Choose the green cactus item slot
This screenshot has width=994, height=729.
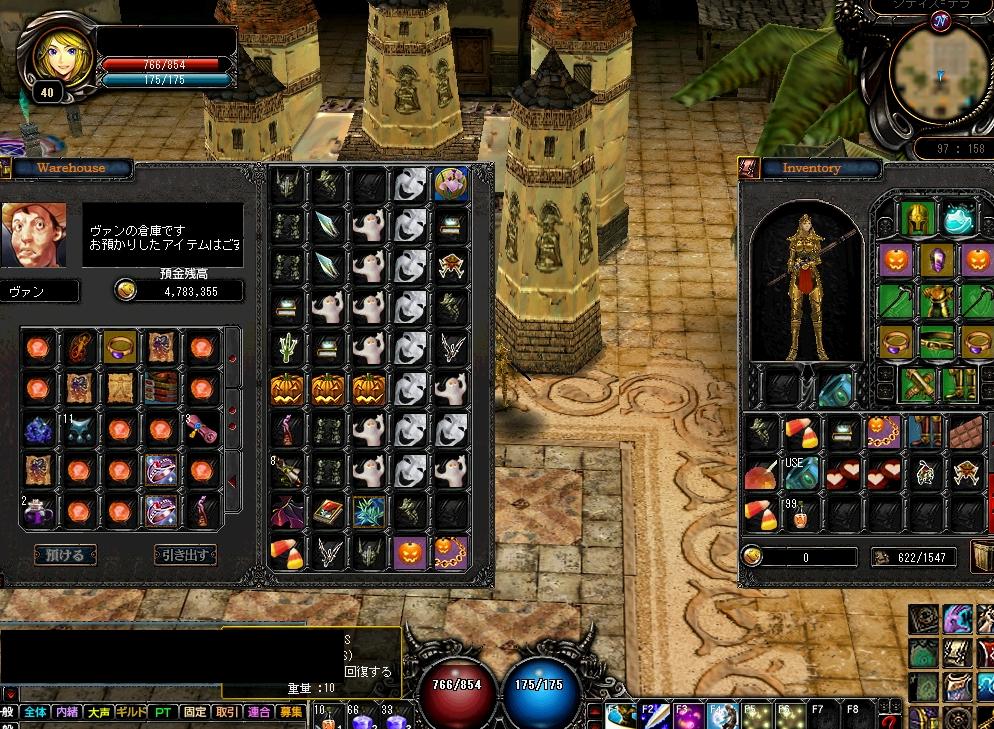coord(288,347)
